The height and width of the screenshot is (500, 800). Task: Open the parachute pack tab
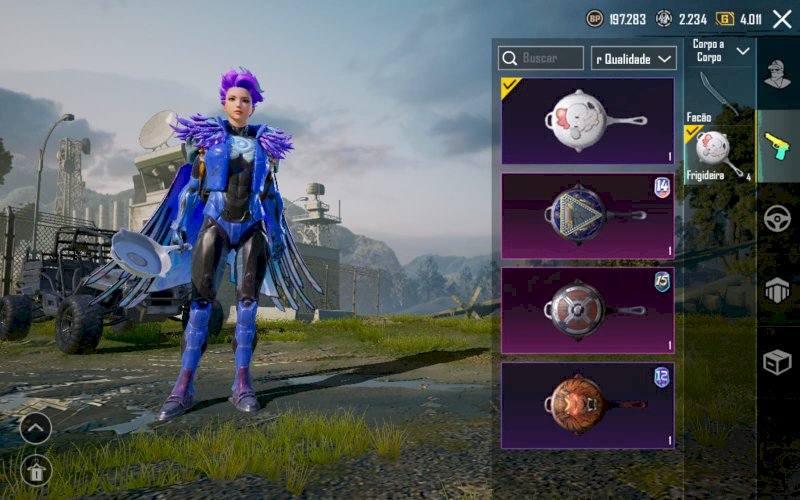[778, 291]
